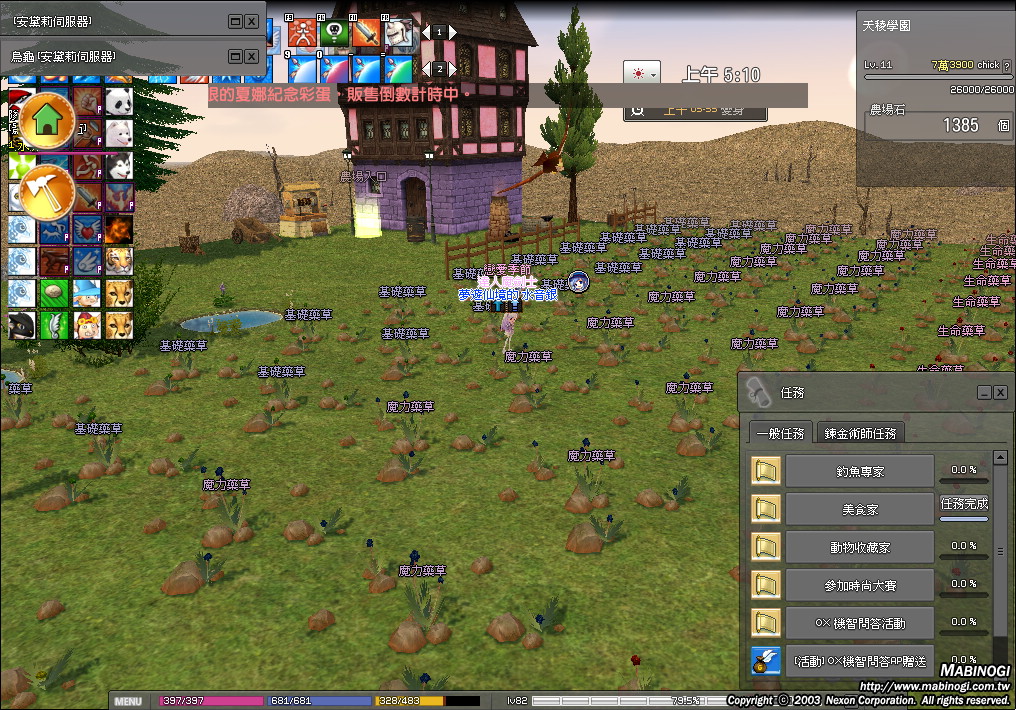The height and width of the screenshot is (710, 1016).
Task: Open the OX機智問答活動 quest
Action: point(859,622)
